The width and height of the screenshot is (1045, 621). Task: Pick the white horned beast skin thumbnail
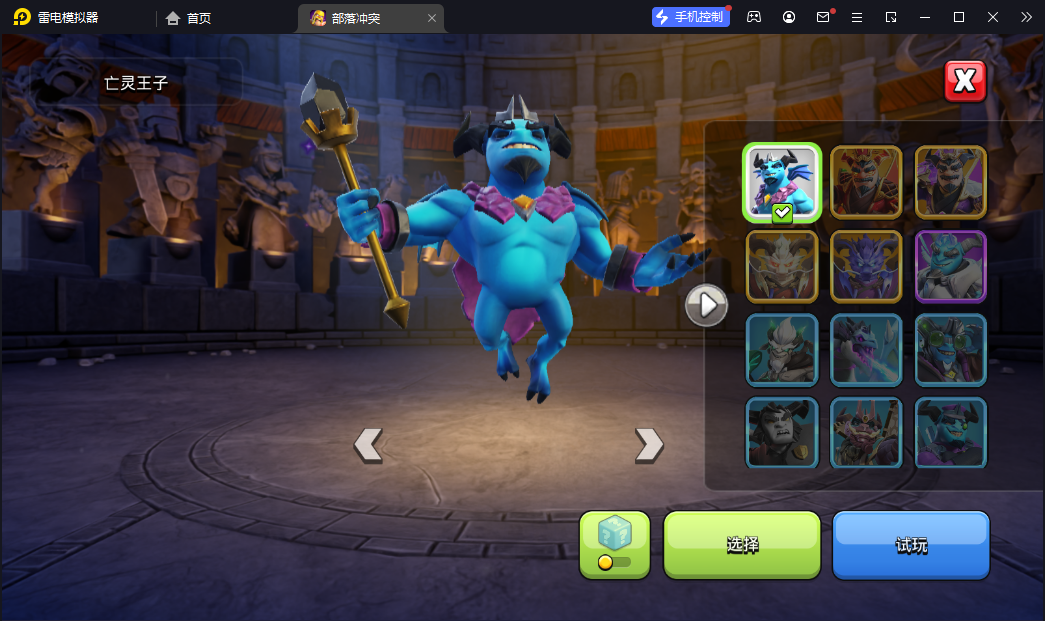(x=782, y=266)
